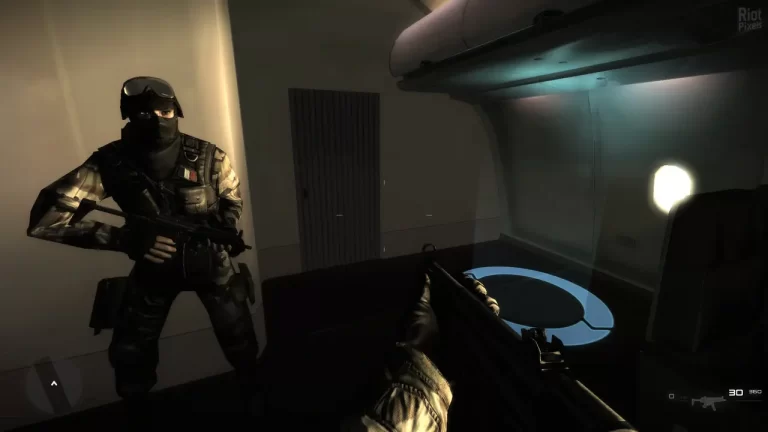Click the circular radar compass
The height and width of the screenshot is (432, 768).
pos(53,381)
